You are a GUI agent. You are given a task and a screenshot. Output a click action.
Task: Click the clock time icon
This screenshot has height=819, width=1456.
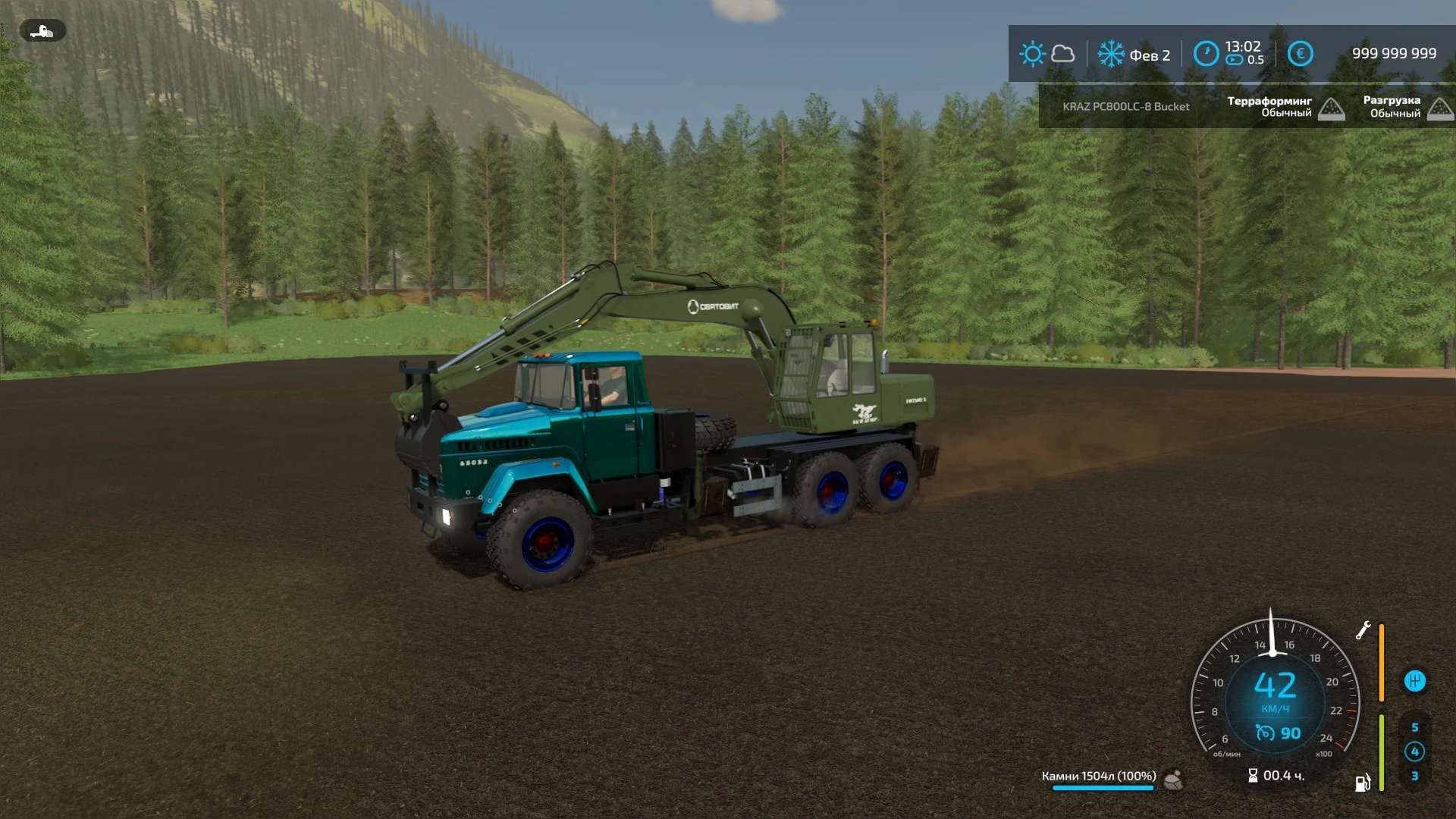(x=1206, y=54)
